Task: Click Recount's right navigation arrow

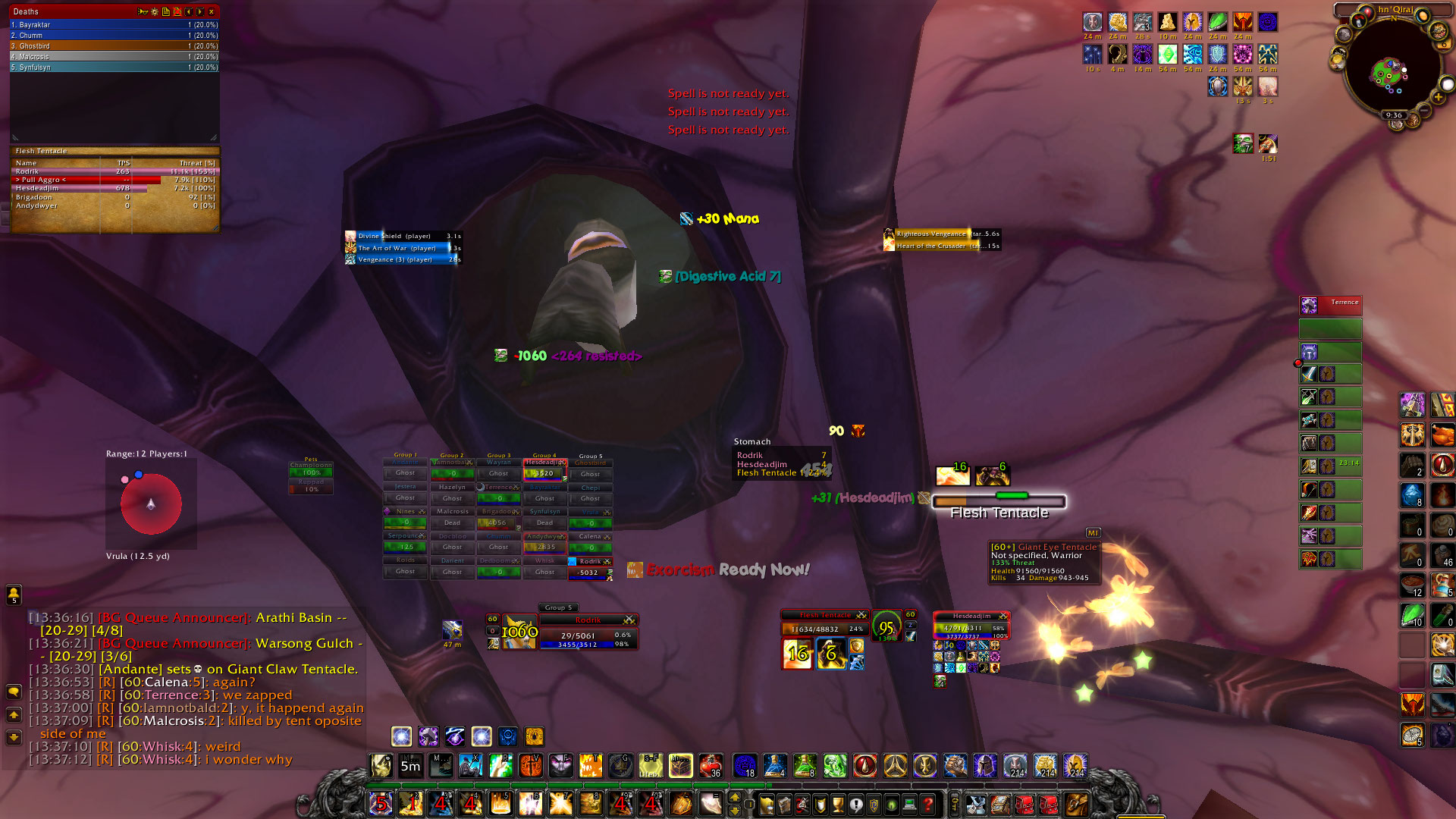Action: [199, 12]
